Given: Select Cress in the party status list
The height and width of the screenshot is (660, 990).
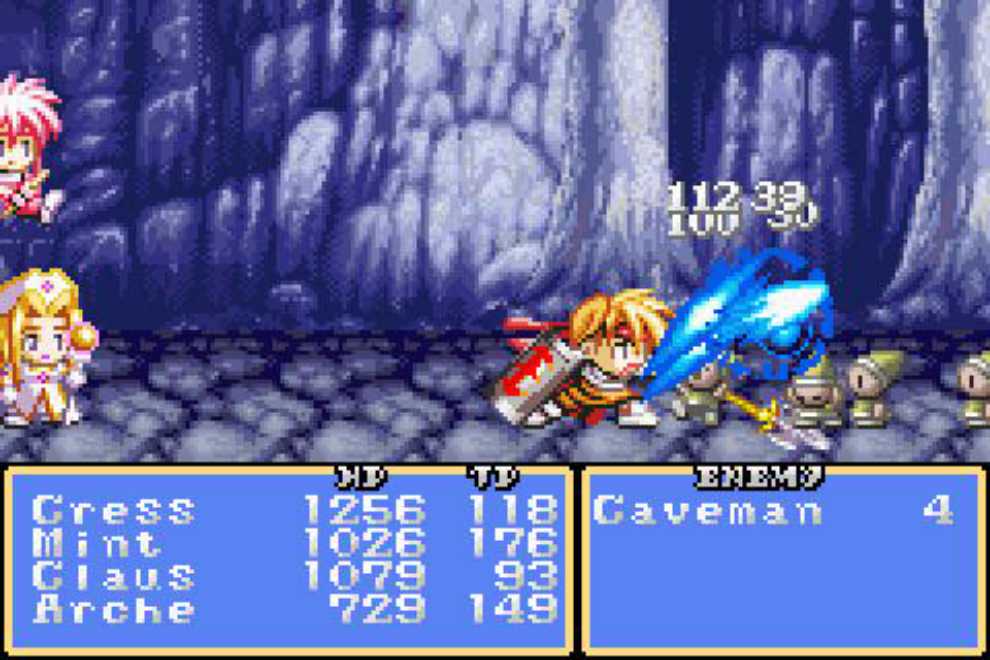Looking at the screenshot, I should pos(113,510).
